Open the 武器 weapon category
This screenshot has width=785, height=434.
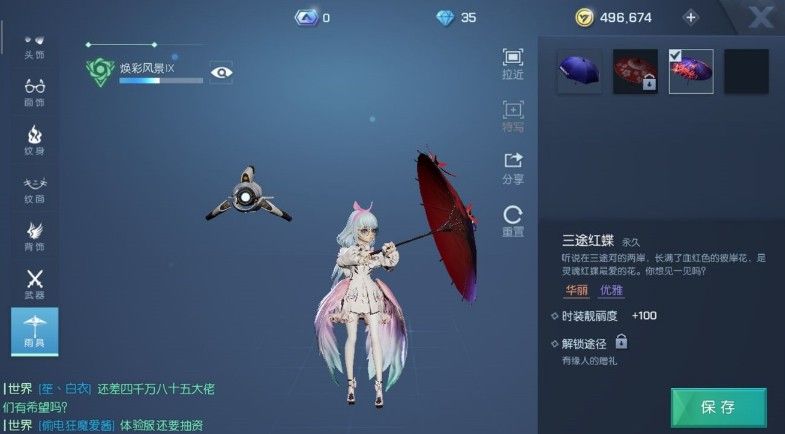[x=35, y=283]
